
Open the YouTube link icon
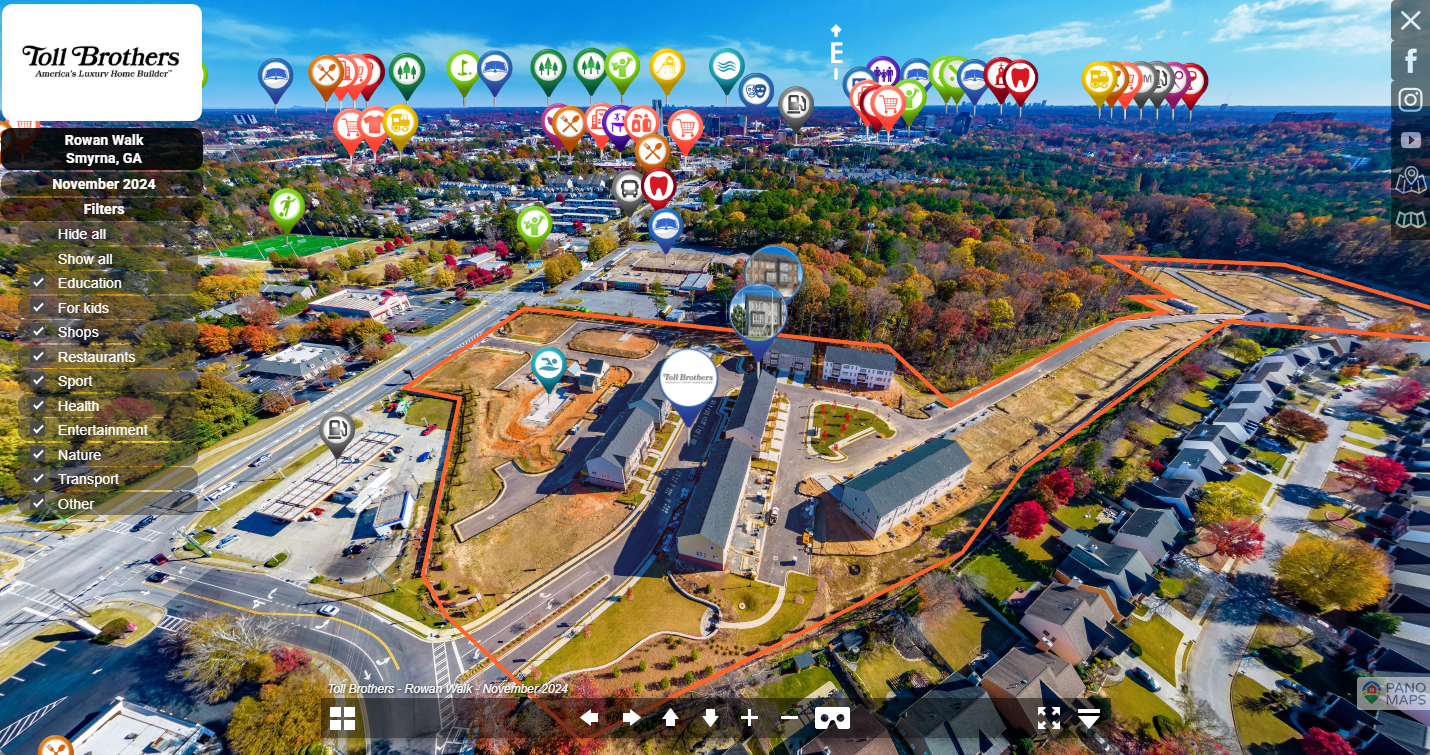point(1410,140)
